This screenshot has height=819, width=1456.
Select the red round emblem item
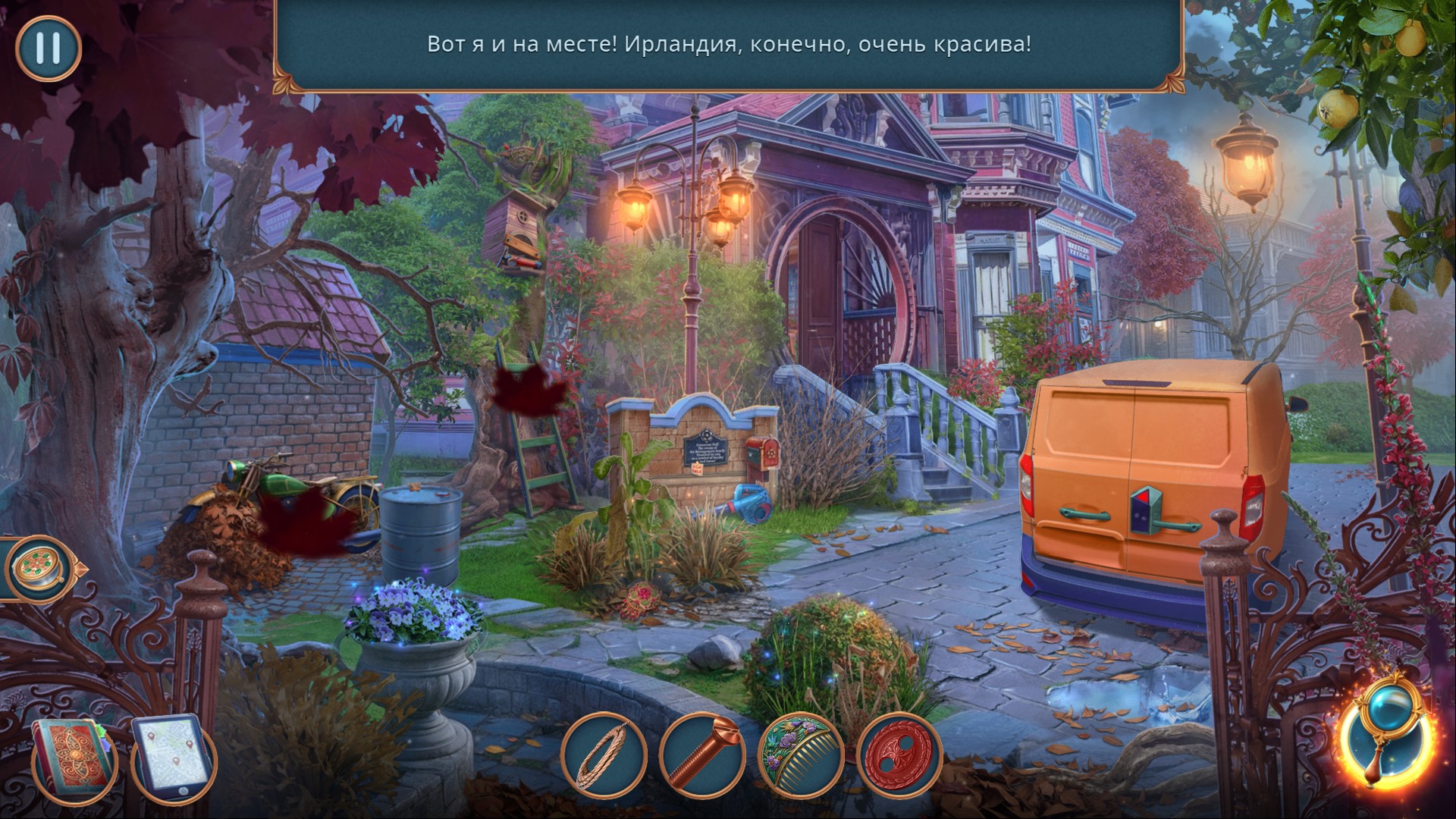click(899, 757)
